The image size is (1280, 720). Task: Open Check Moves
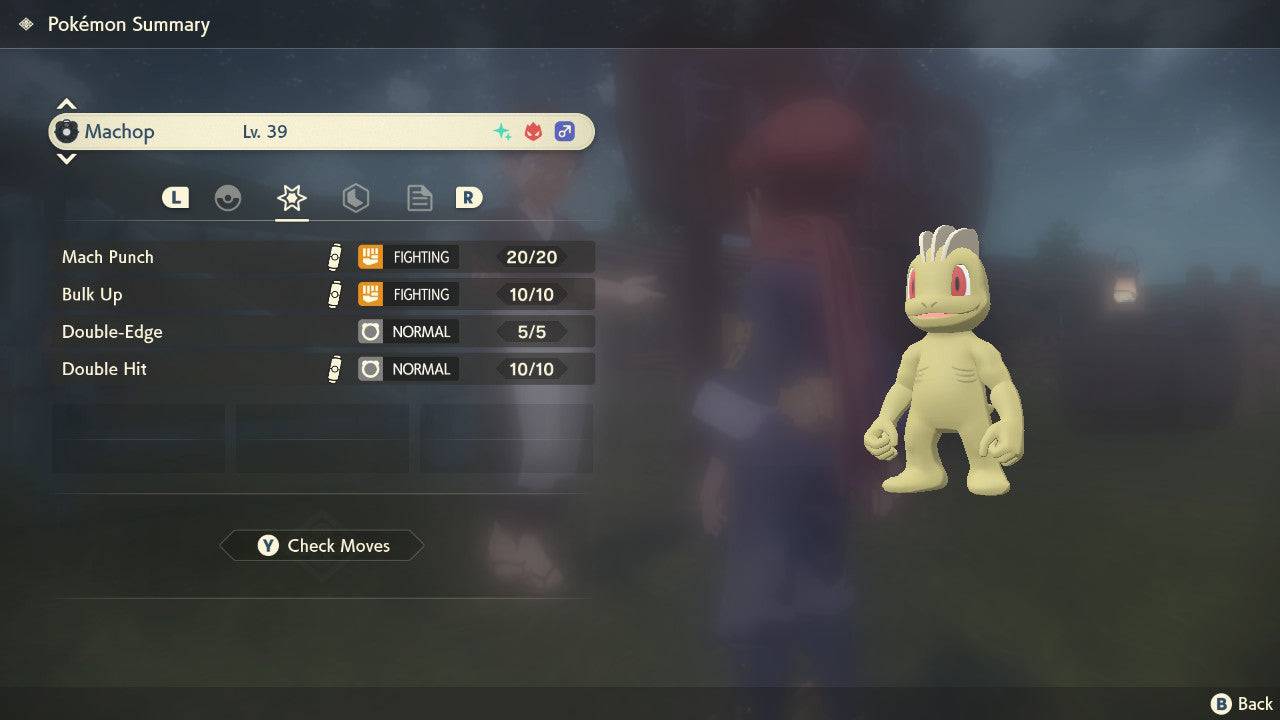[x=322, y=546]
